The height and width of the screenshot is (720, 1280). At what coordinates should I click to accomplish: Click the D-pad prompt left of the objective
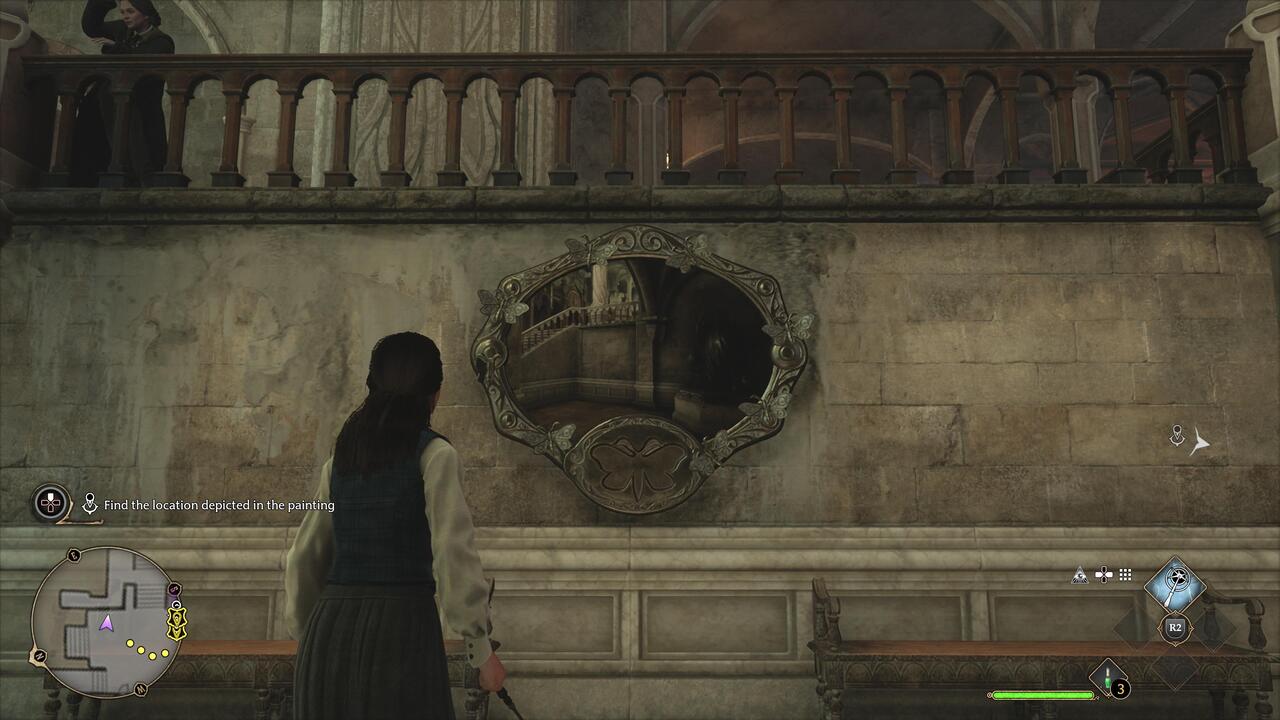[x=50, y=505]
